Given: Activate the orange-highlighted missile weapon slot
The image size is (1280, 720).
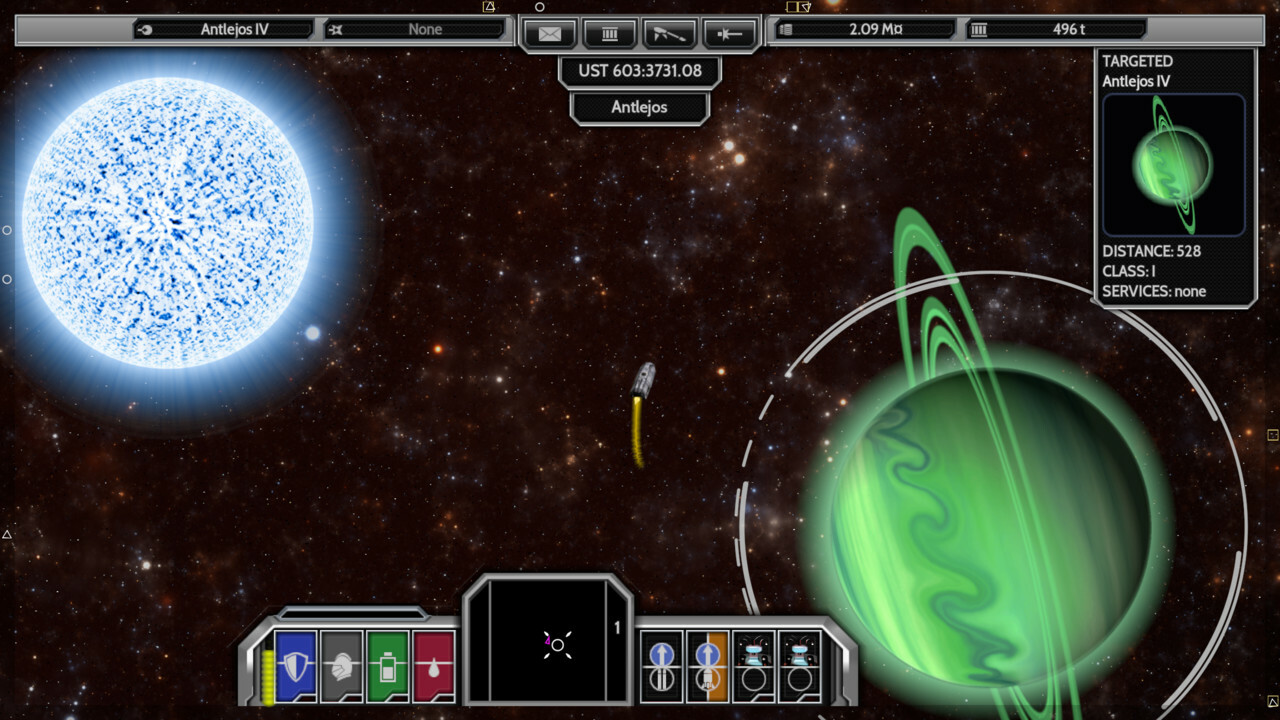Looking at the screenshot, I should (x=708, y=666).
